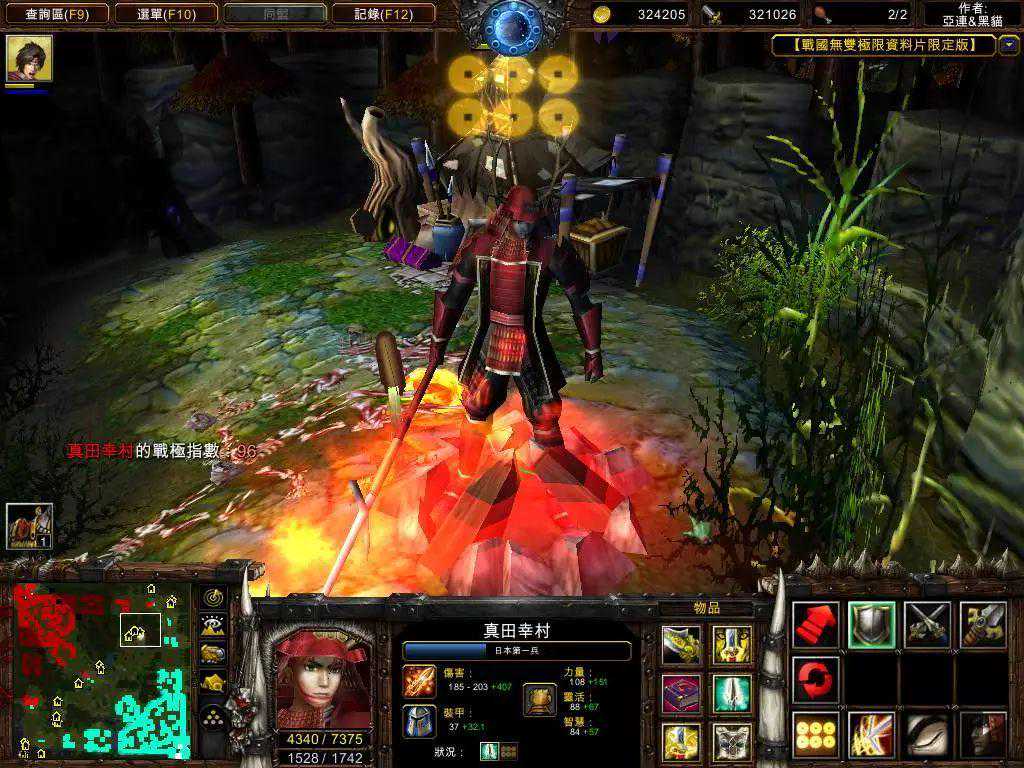Issue the Move command (red arrow icon)
This screenshot has width=1024, height=768.
coord(815,625)
